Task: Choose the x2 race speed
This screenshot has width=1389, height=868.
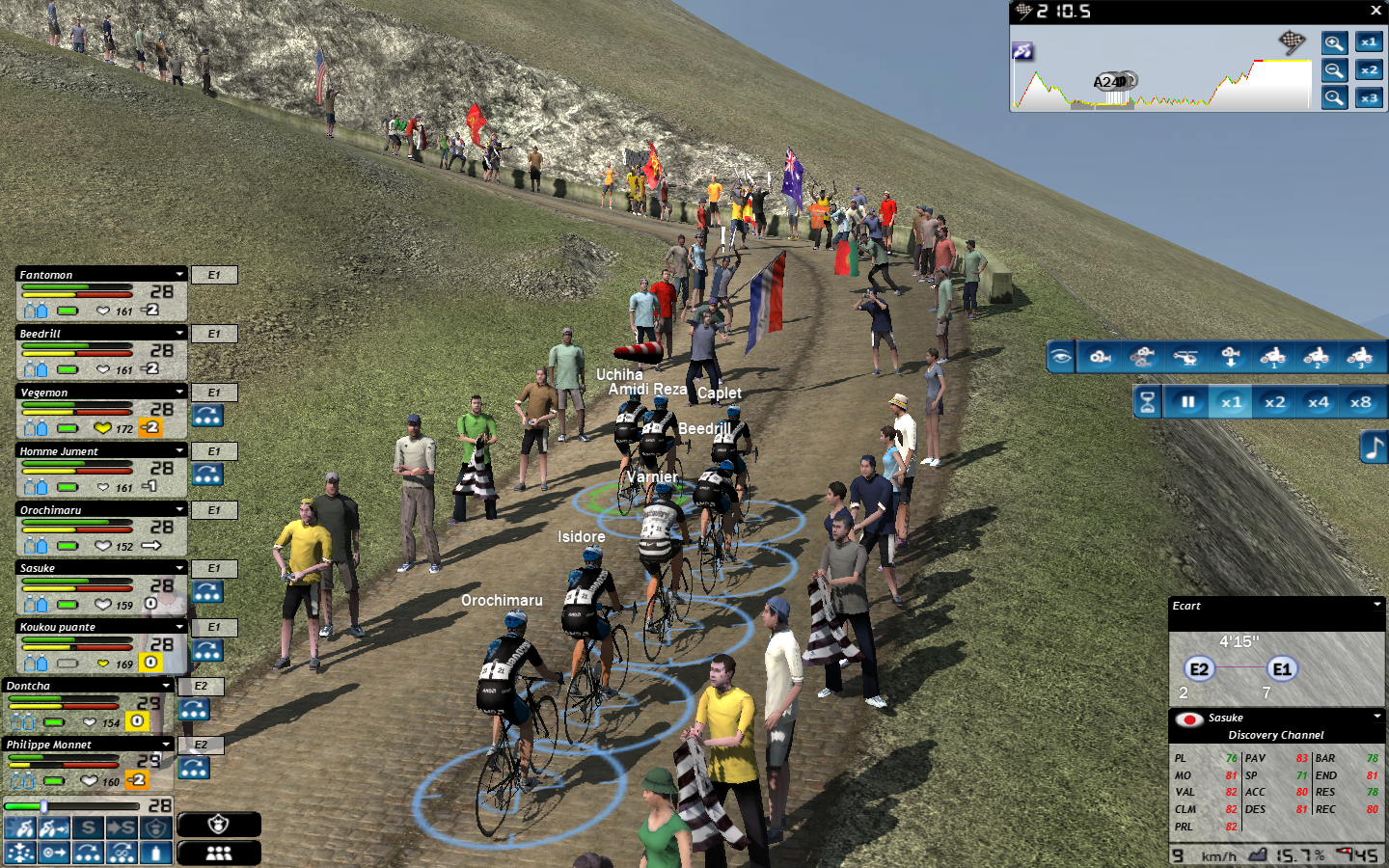Action: (1274, 402)
